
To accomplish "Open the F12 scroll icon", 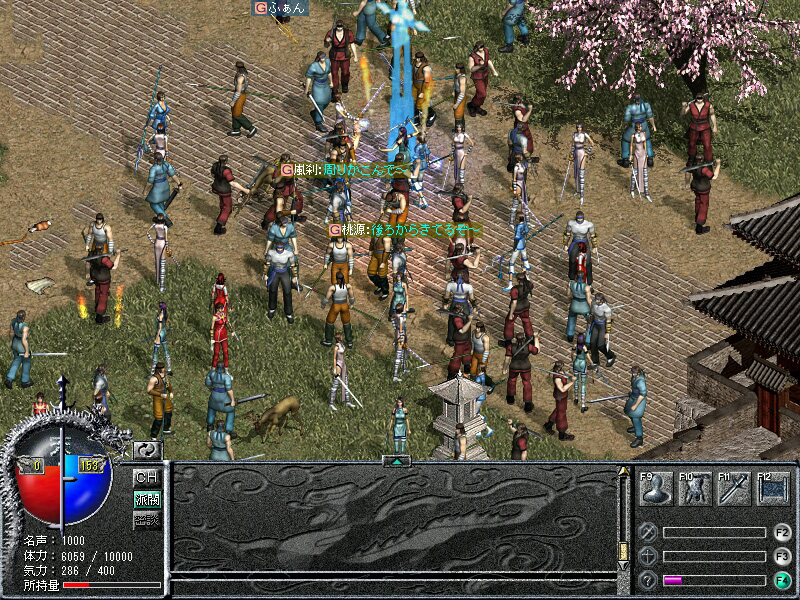I will point(772,489).
